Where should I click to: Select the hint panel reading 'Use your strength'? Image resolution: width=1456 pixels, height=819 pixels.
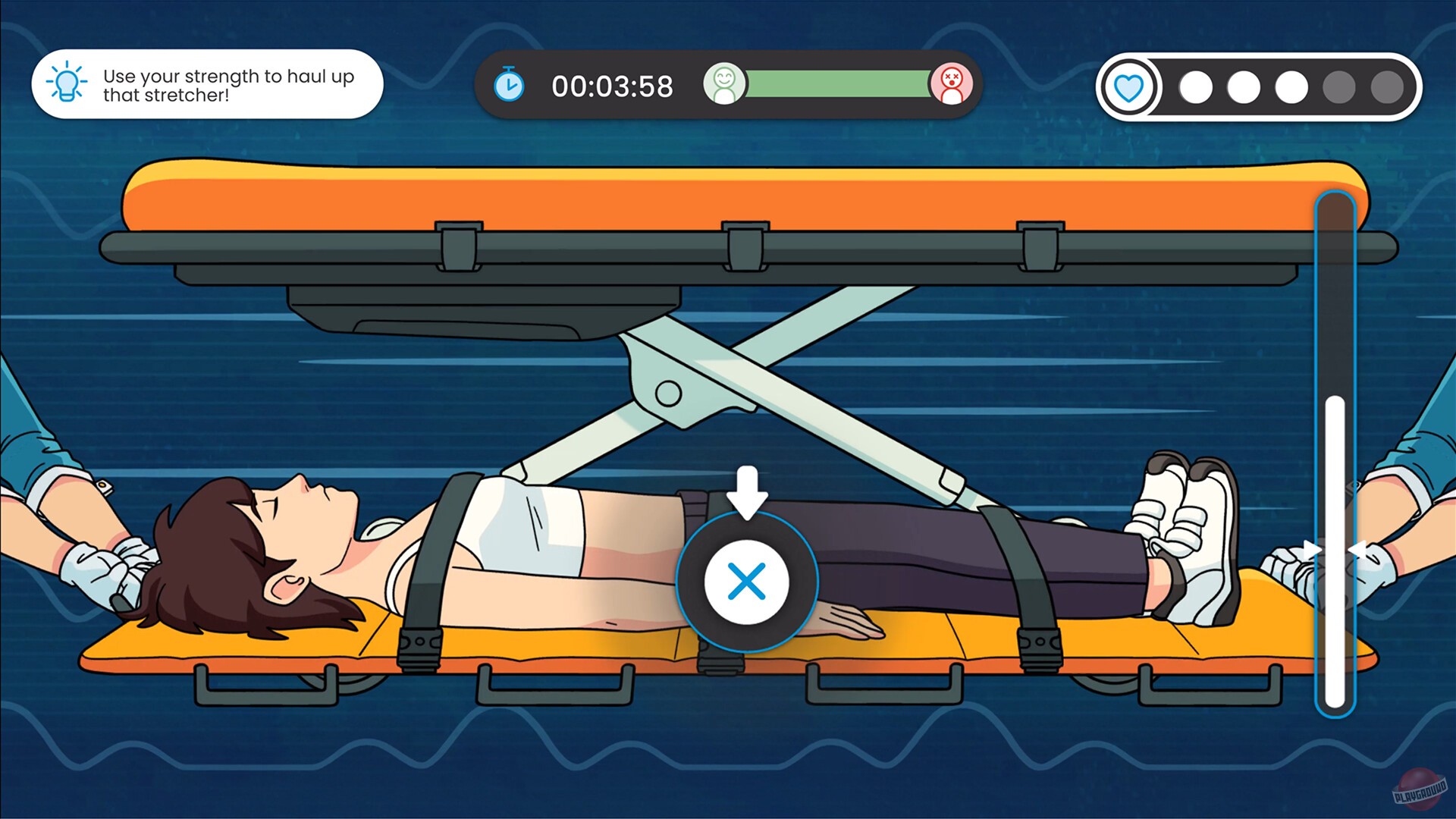click(207, 83)
